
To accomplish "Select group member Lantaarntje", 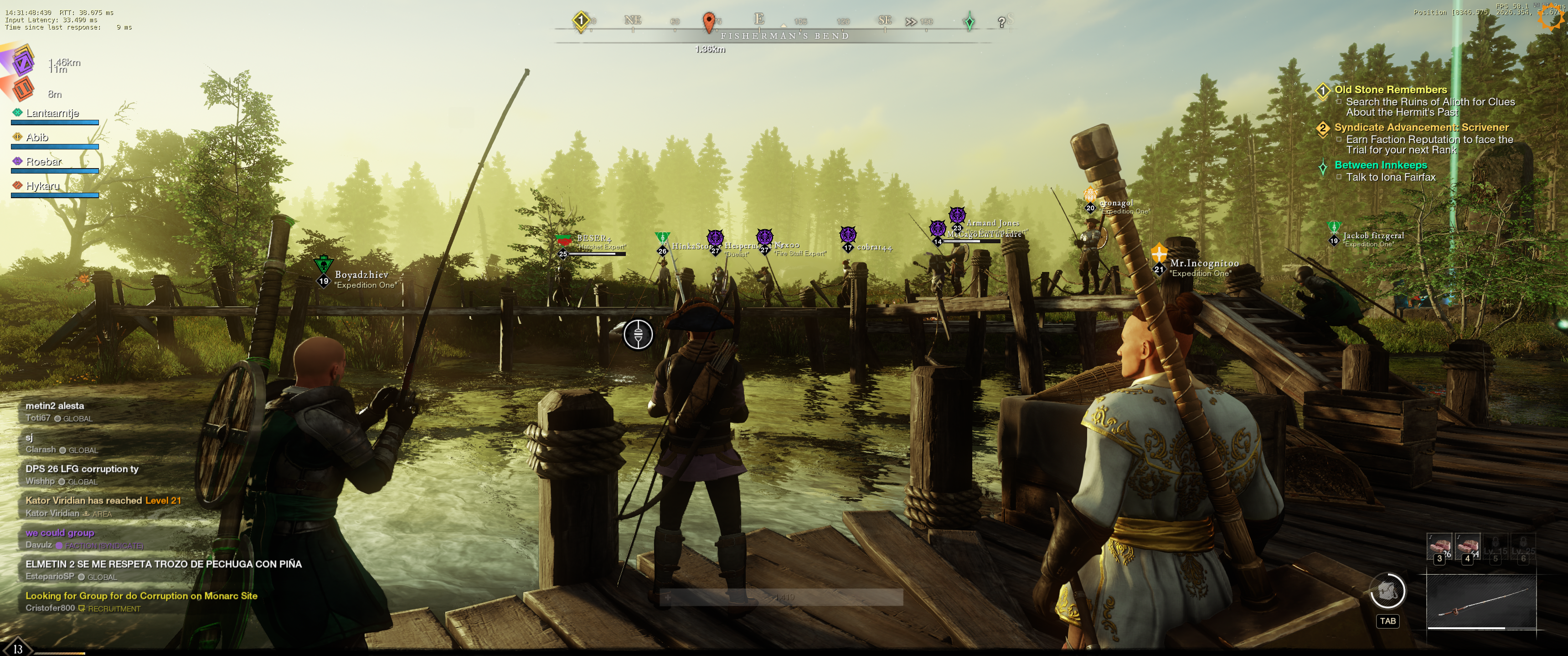I will [52, 113].
